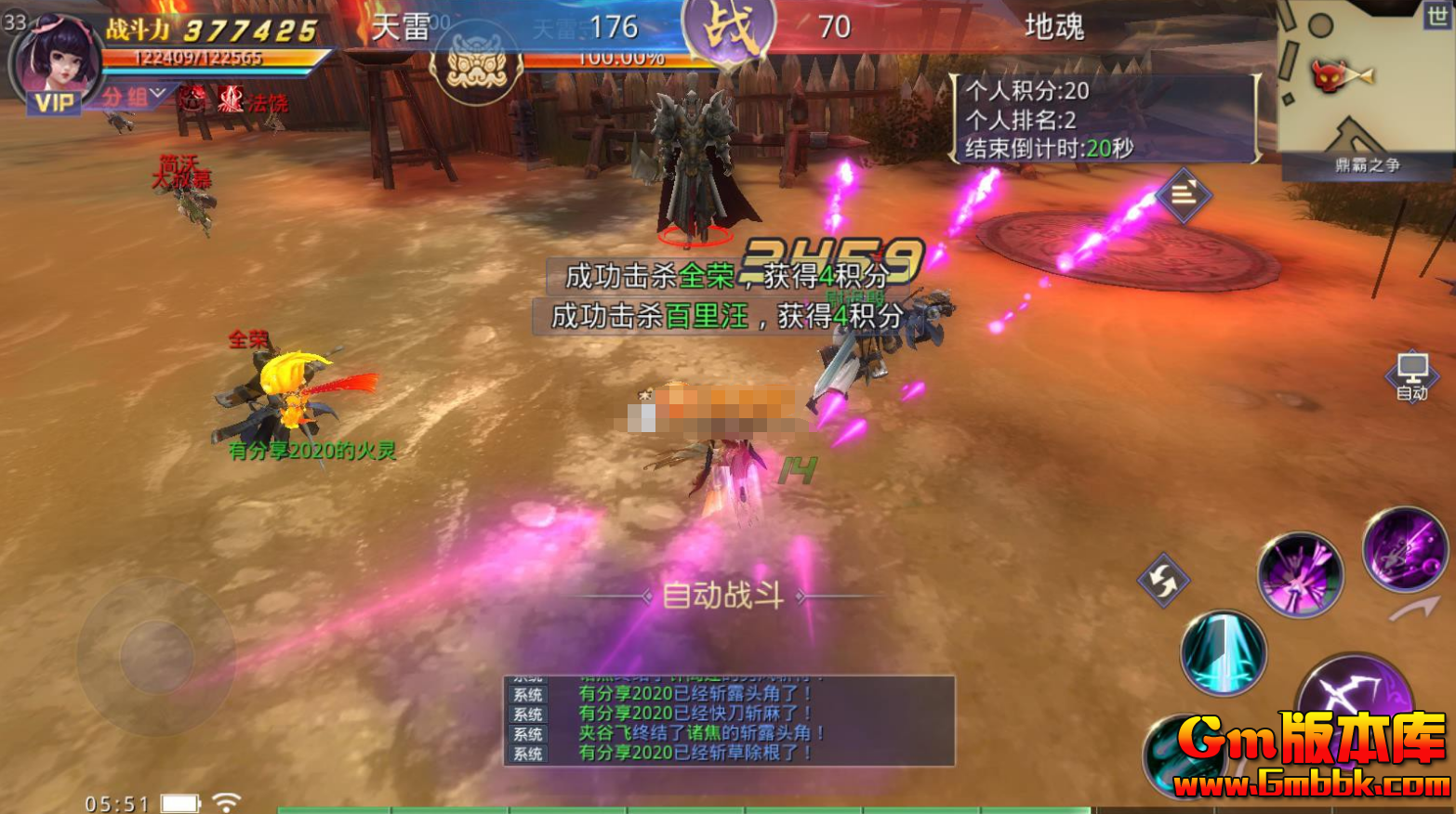The width and height of the screenshot is (1456, 814).
Task: Cast the teal sword skill
Action: (x=1223, y=653)
